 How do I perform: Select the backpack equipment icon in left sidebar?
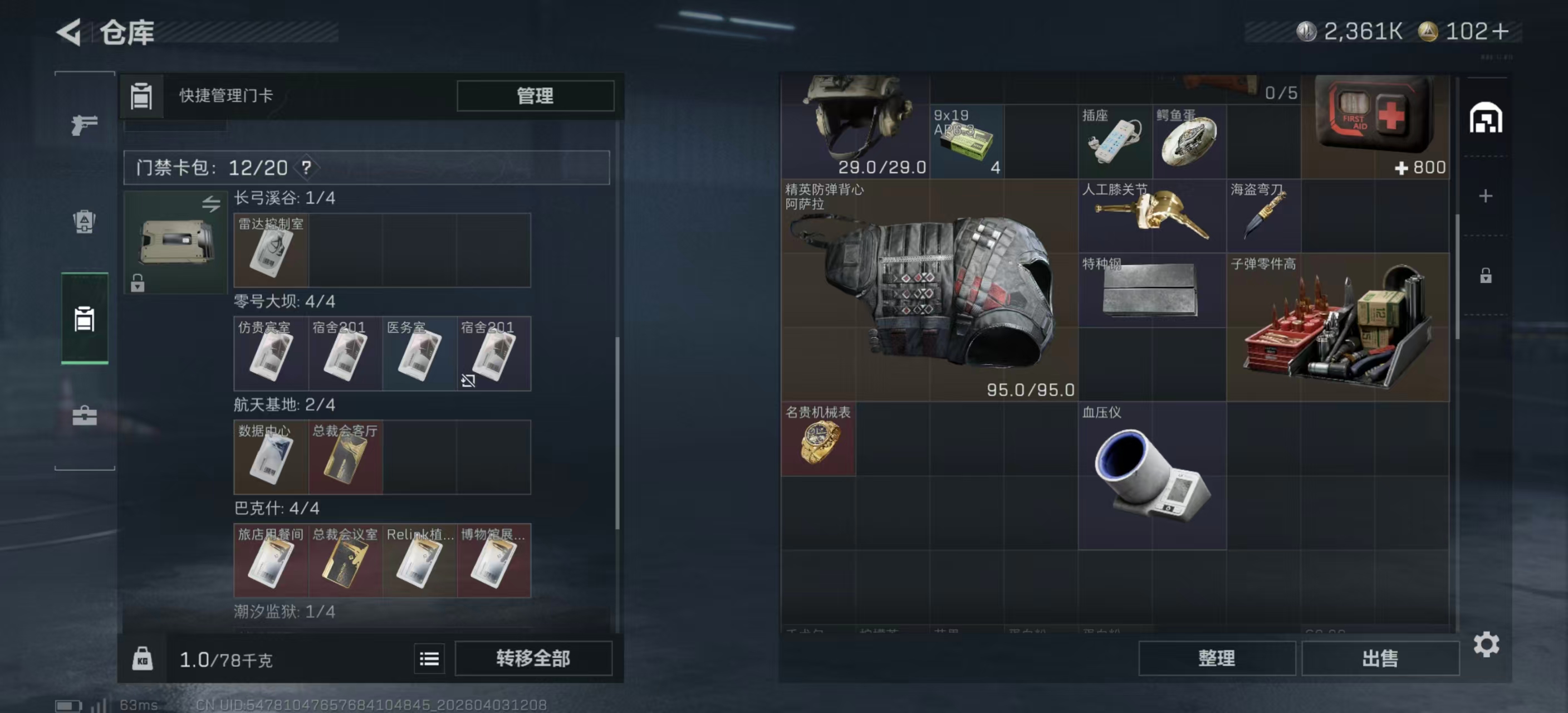click(84, 223)
